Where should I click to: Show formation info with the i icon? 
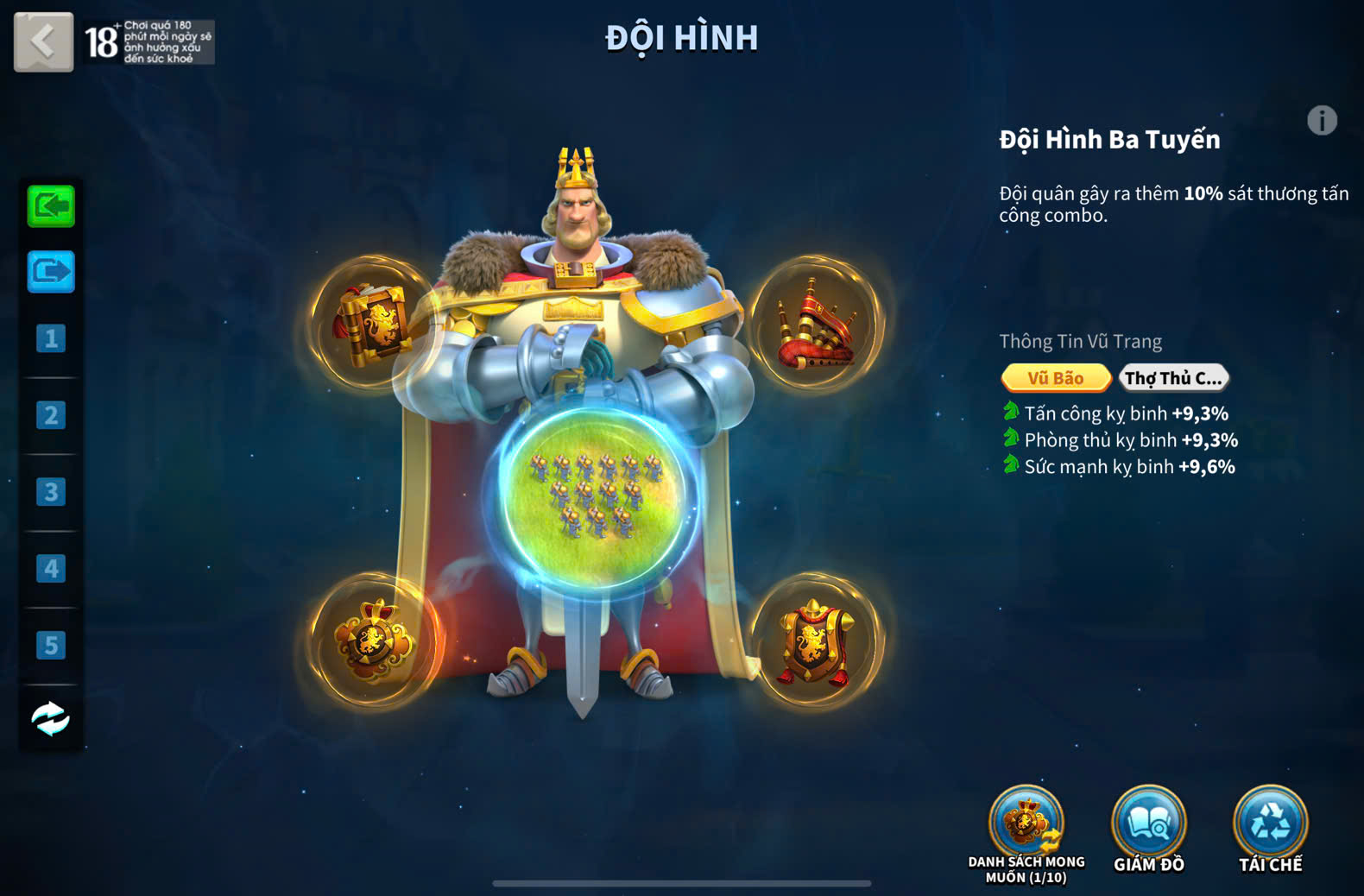[x=1322, y=121]
